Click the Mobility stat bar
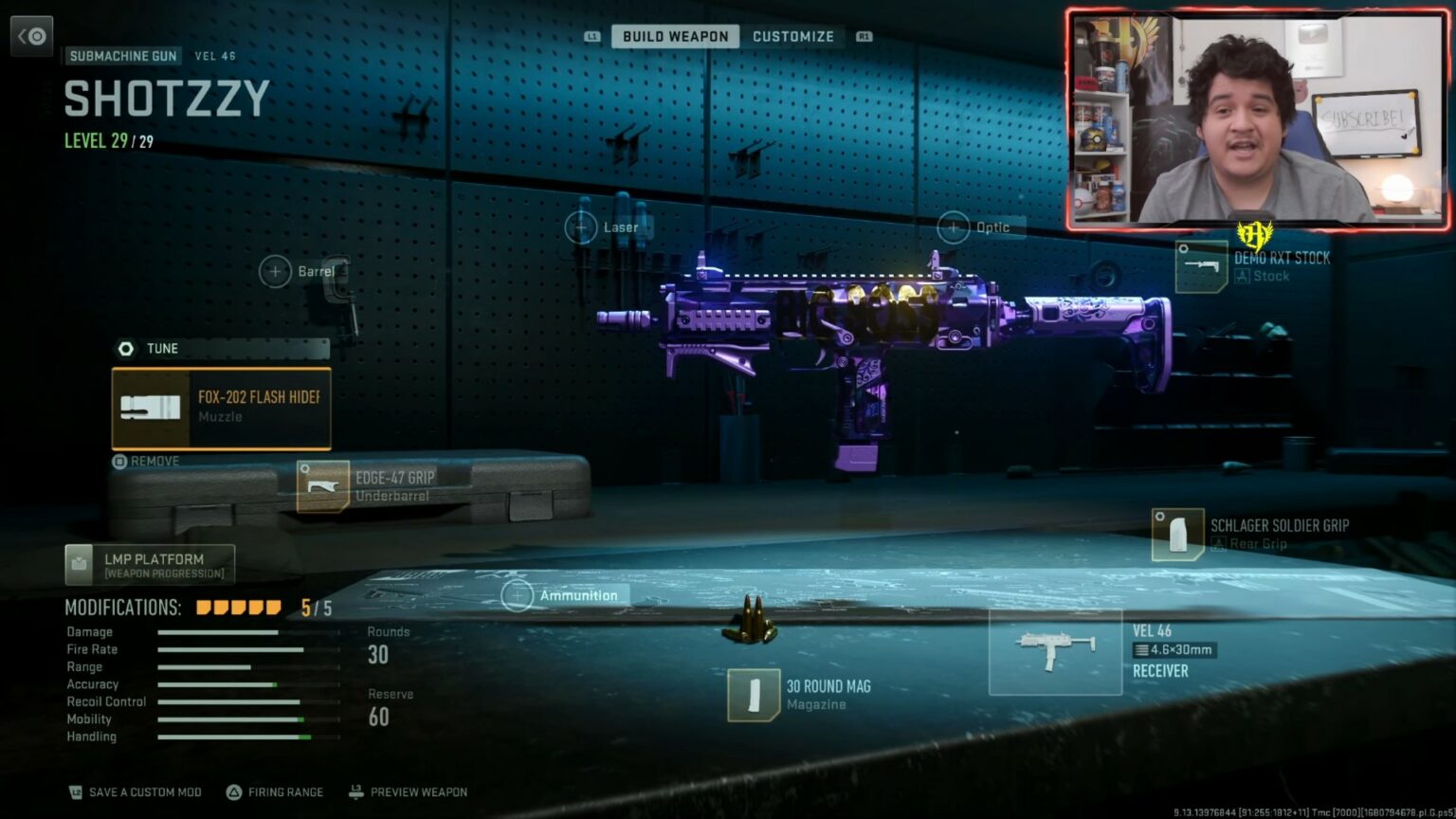Viewport: 1456px width, 819px height. [232, 719]
